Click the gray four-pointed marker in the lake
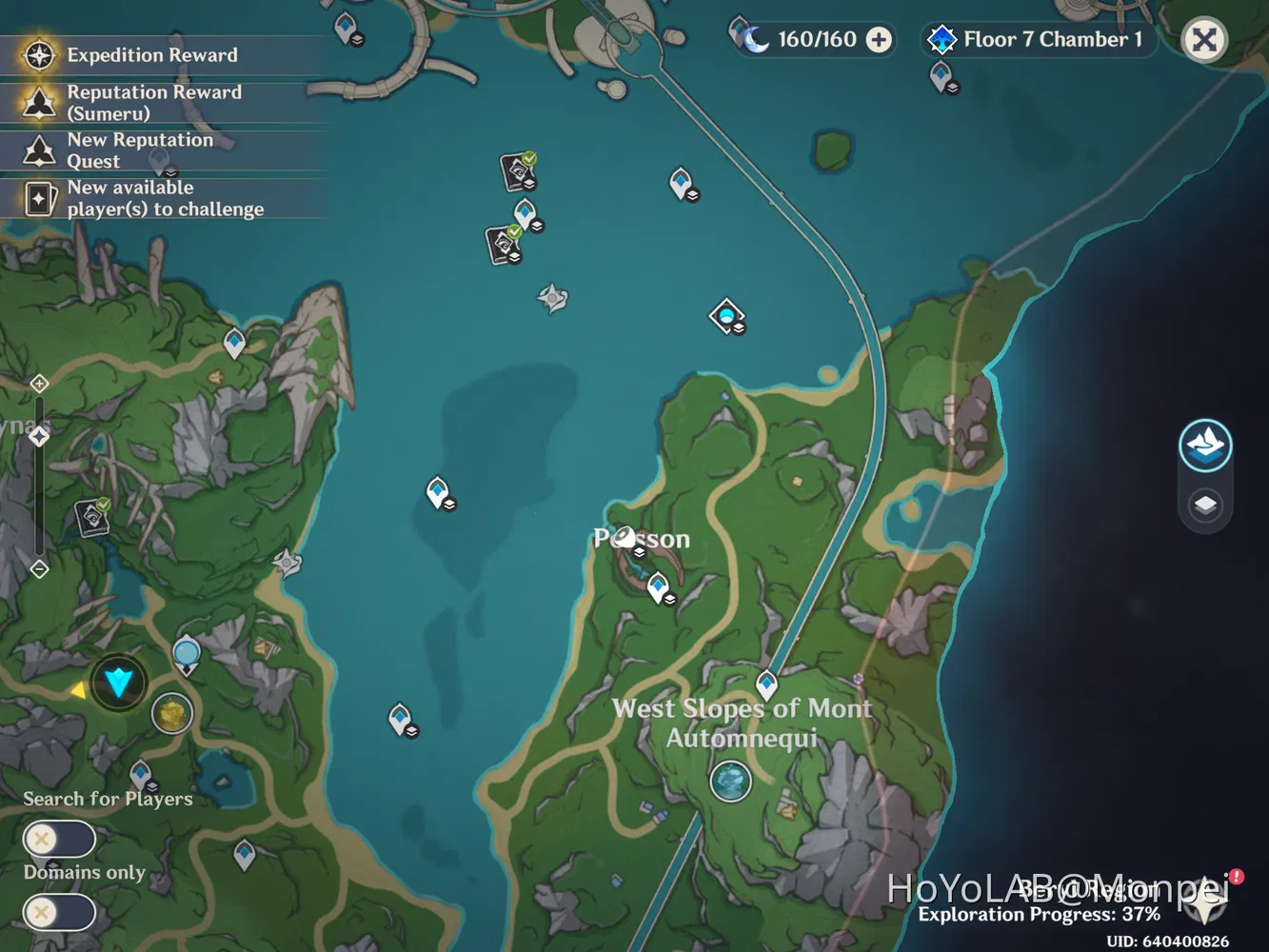Viewport: 1269px width, 952px height. [x=552, y=296]
